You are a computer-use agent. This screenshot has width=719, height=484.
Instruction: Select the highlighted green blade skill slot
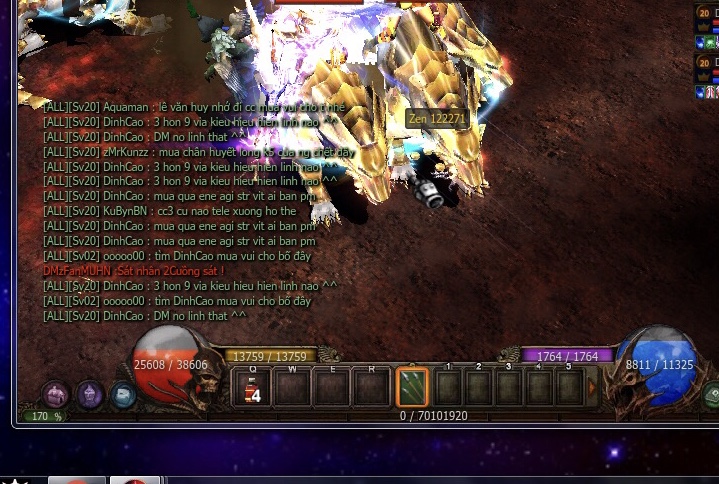(x=412, y=387)
